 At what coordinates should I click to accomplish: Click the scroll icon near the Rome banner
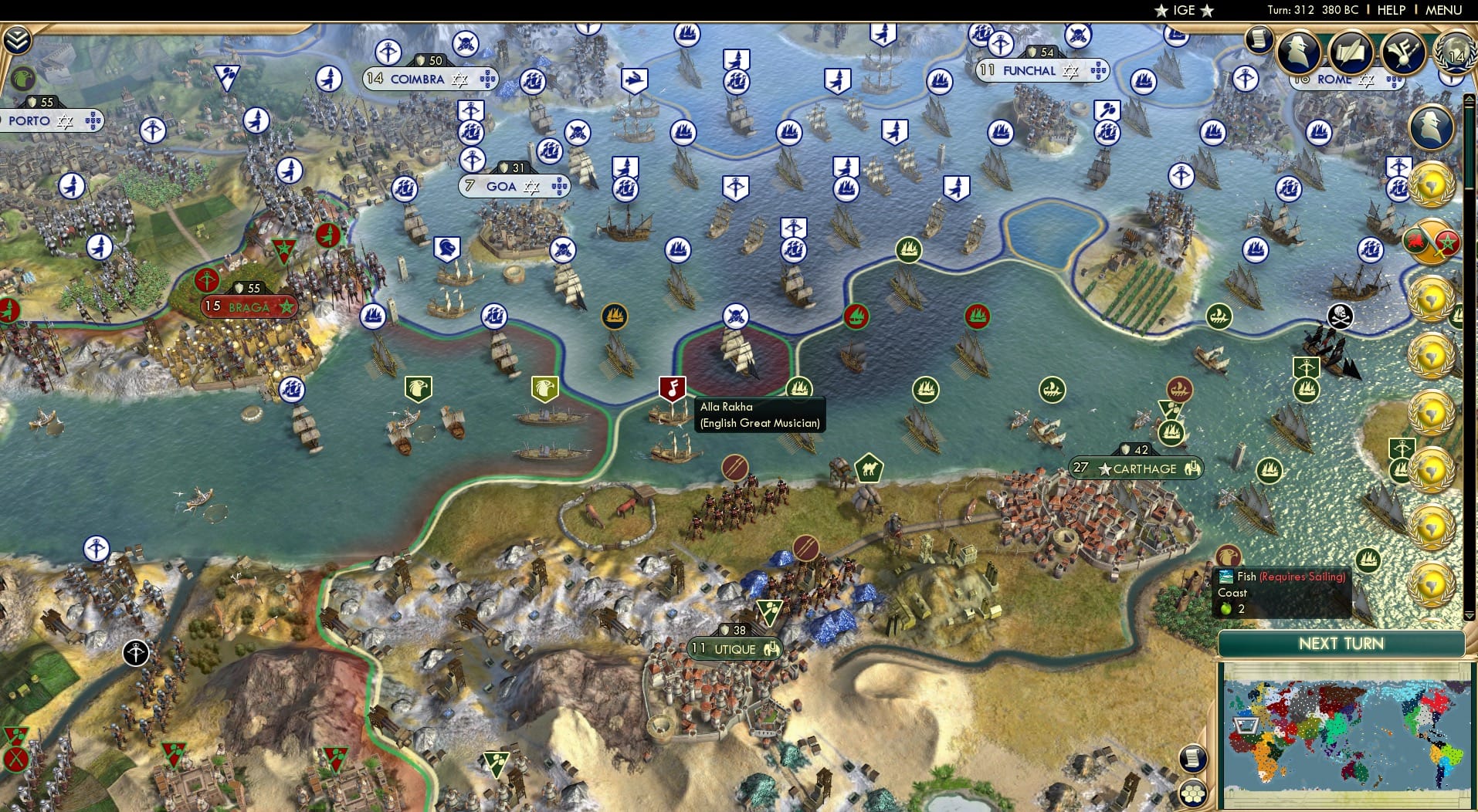click(1259, 39)
